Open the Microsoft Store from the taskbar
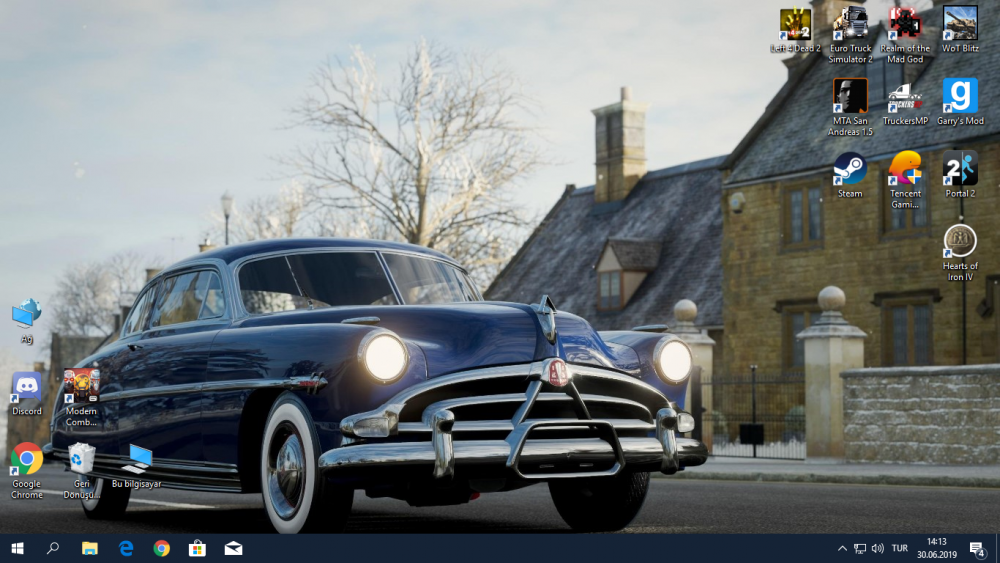 197,548
